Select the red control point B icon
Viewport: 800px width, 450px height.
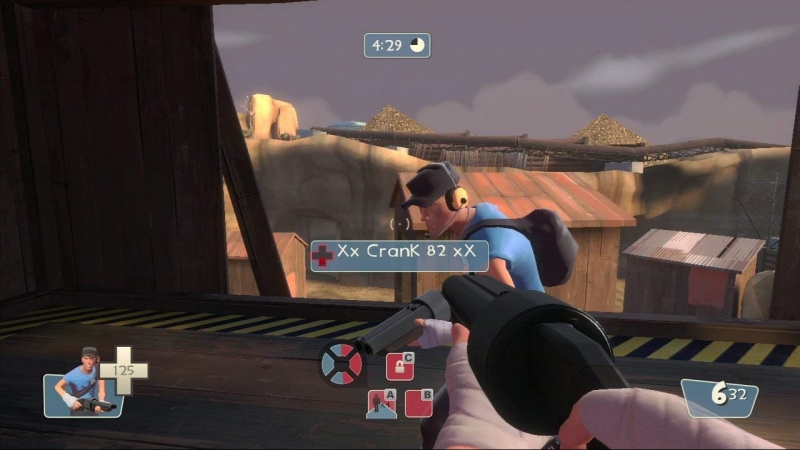(418, 402)
